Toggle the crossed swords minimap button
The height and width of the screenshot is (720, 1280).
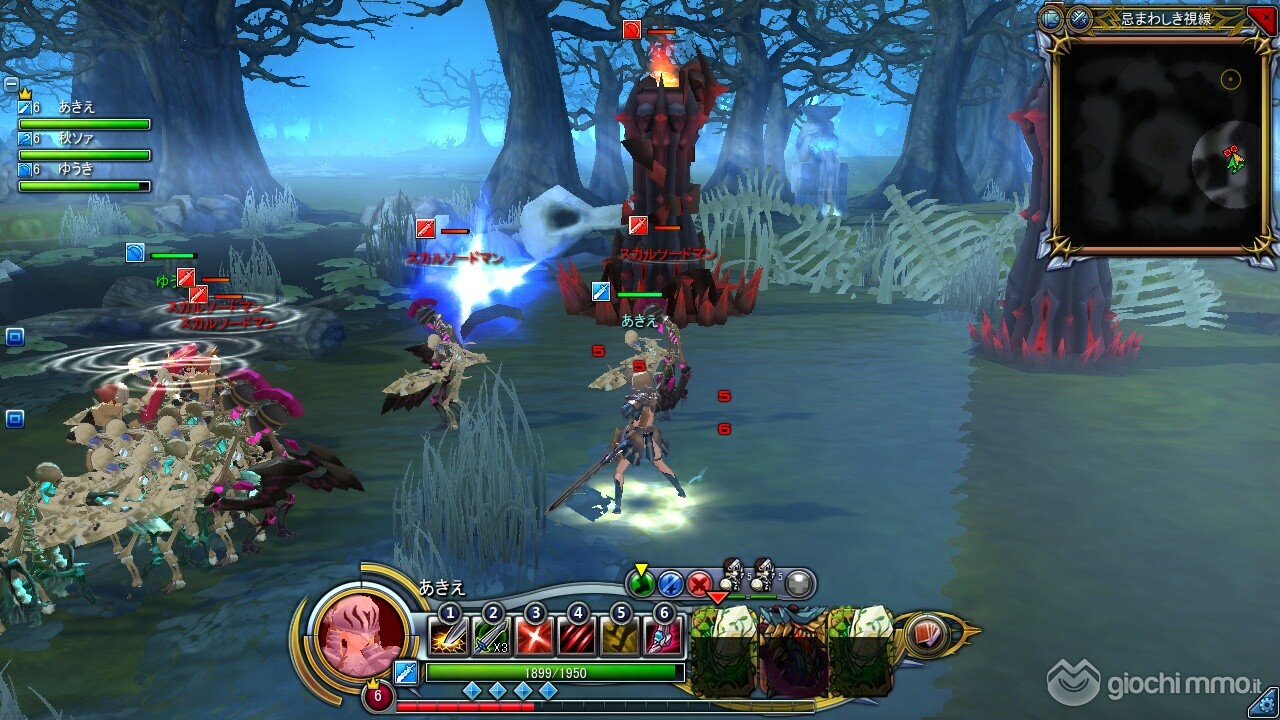click(1079, 18)
